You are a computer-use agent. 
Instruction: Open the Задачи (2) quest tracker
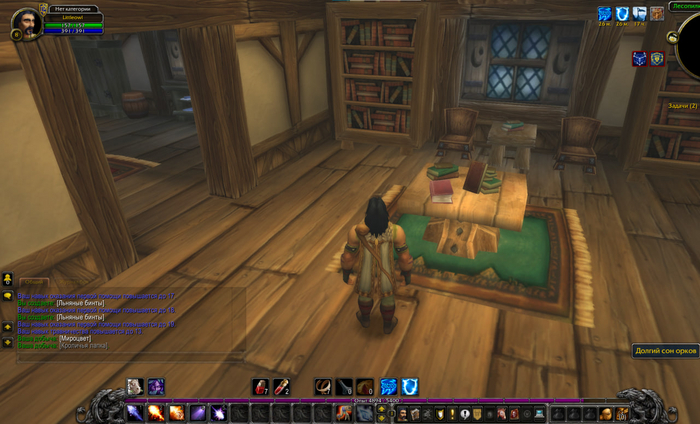click(682, 105)
